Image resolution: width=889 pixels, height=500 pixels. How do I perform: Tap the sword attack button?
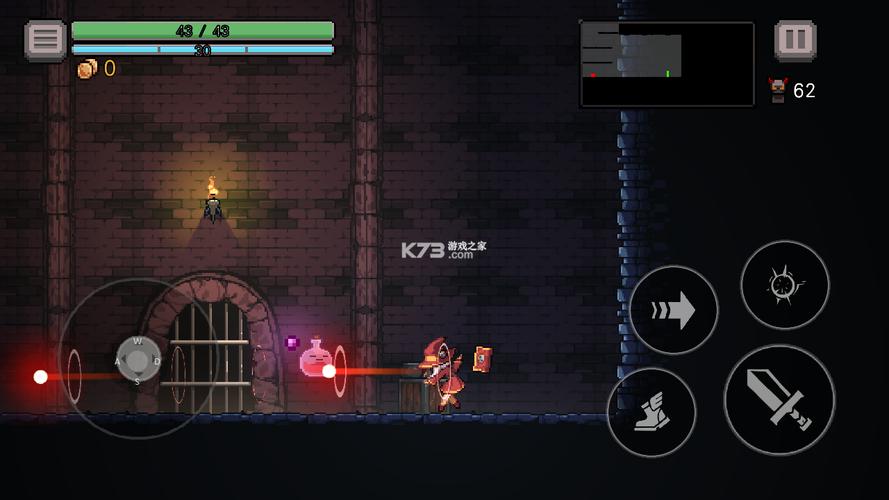(779, 400)
